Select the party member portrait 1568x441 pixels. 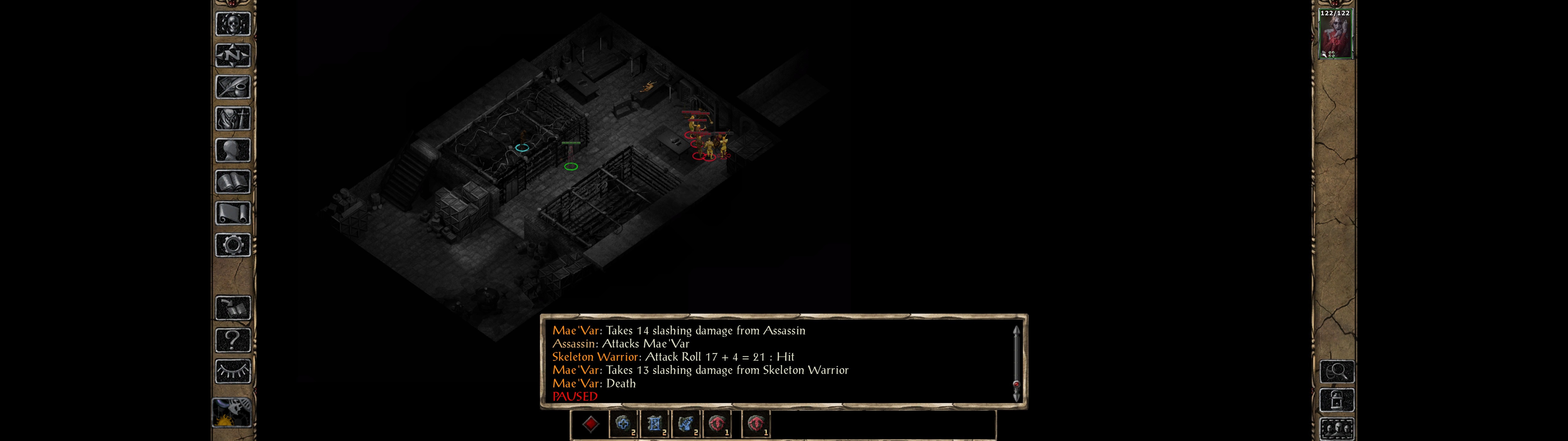tap(1335, 35)
